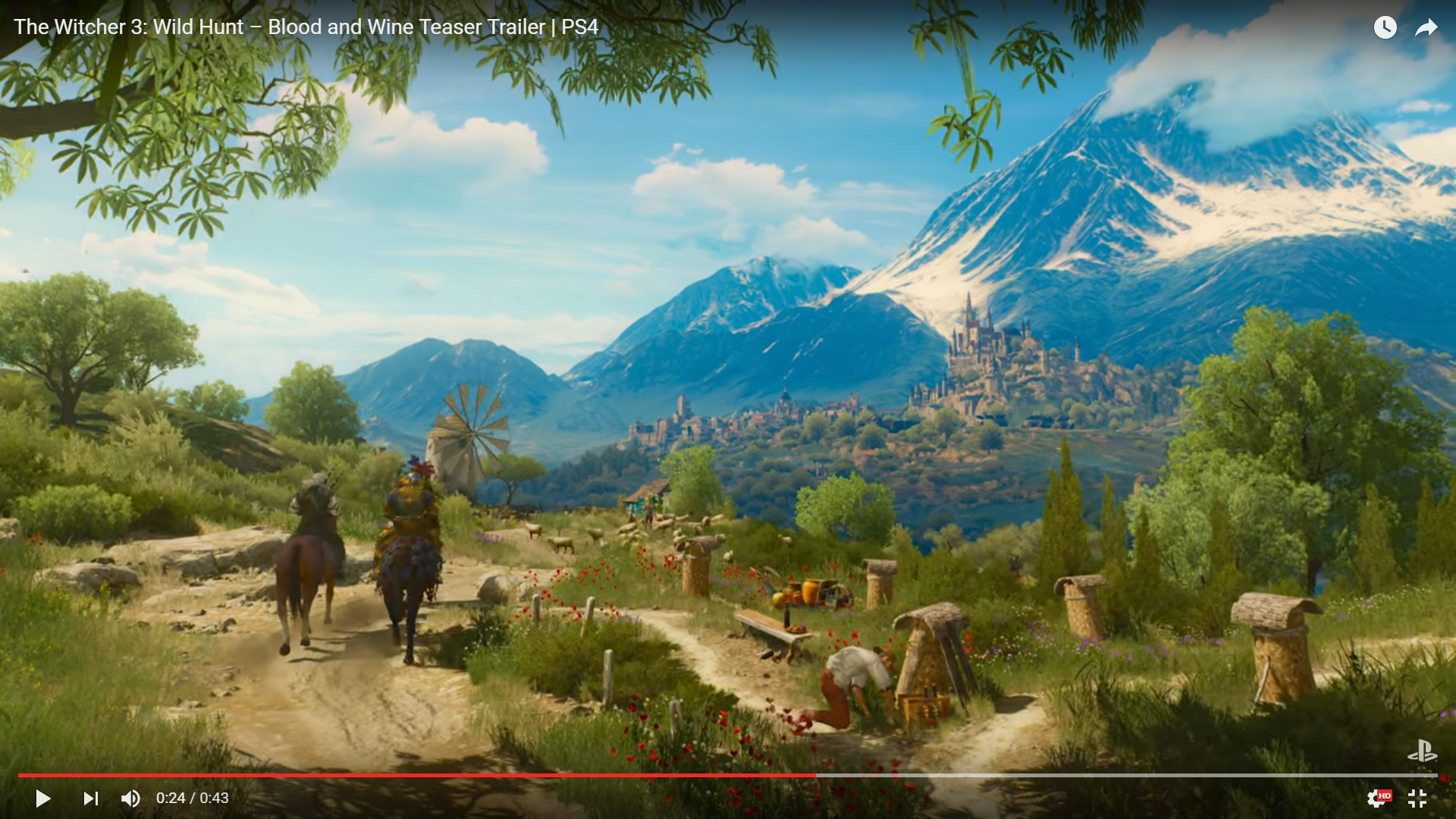This screenshot has height=819, width=1456.
Task: Seek forward on the red progress bar
Action: [1062, 775]
